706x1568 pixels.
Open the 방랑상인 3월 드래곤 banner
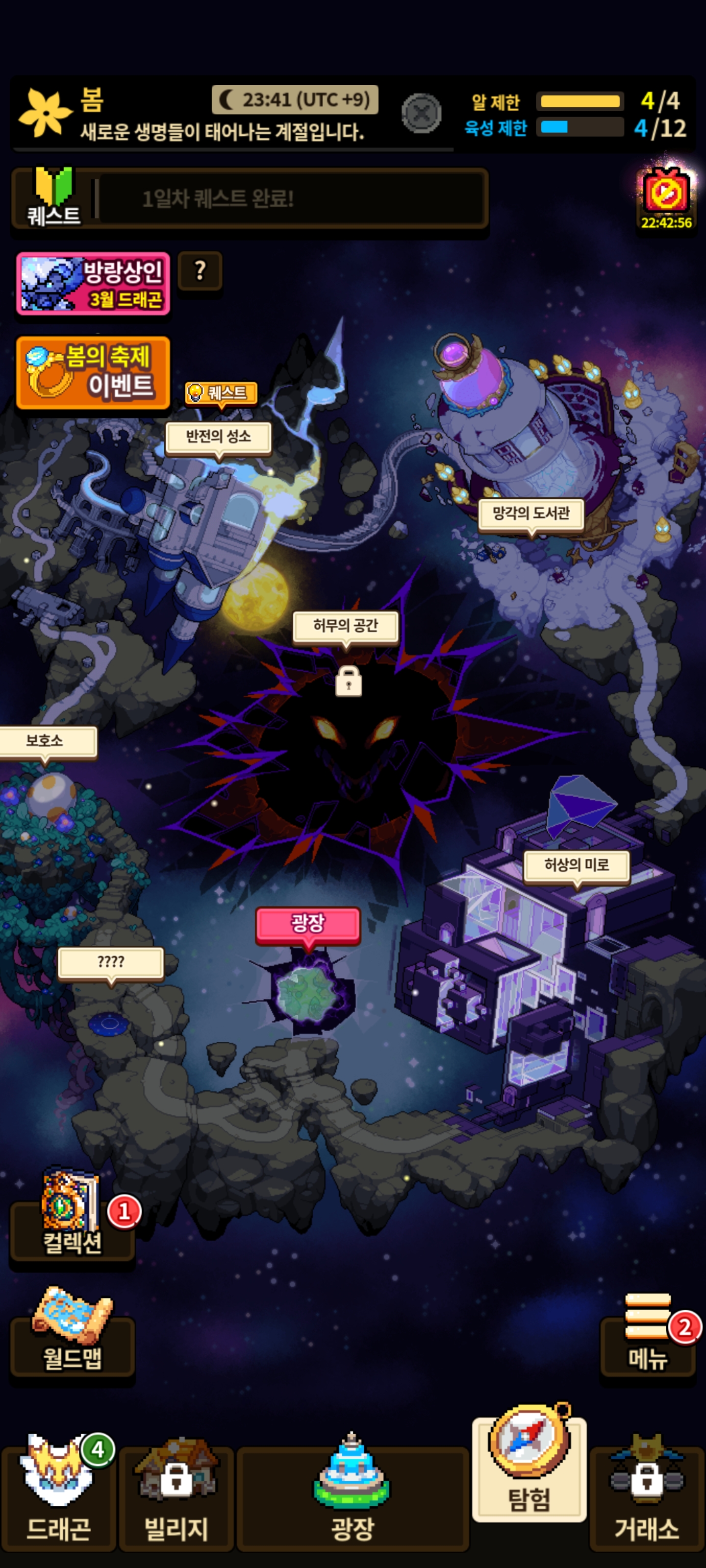click(93, 284)
